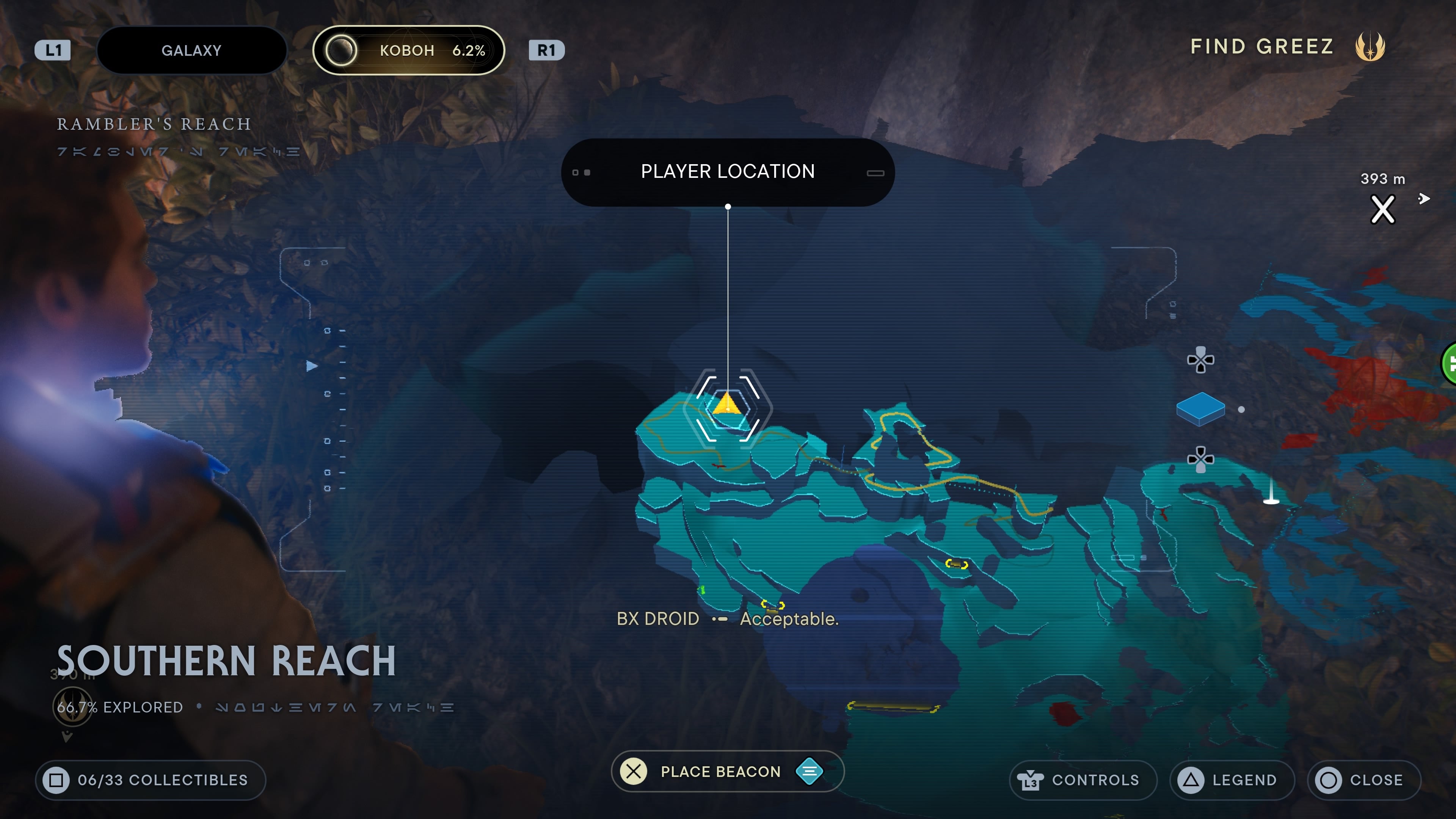Switch to the Galaxy map tab
The height and width of the screenshot is (819, 1456).
(191, 50)
